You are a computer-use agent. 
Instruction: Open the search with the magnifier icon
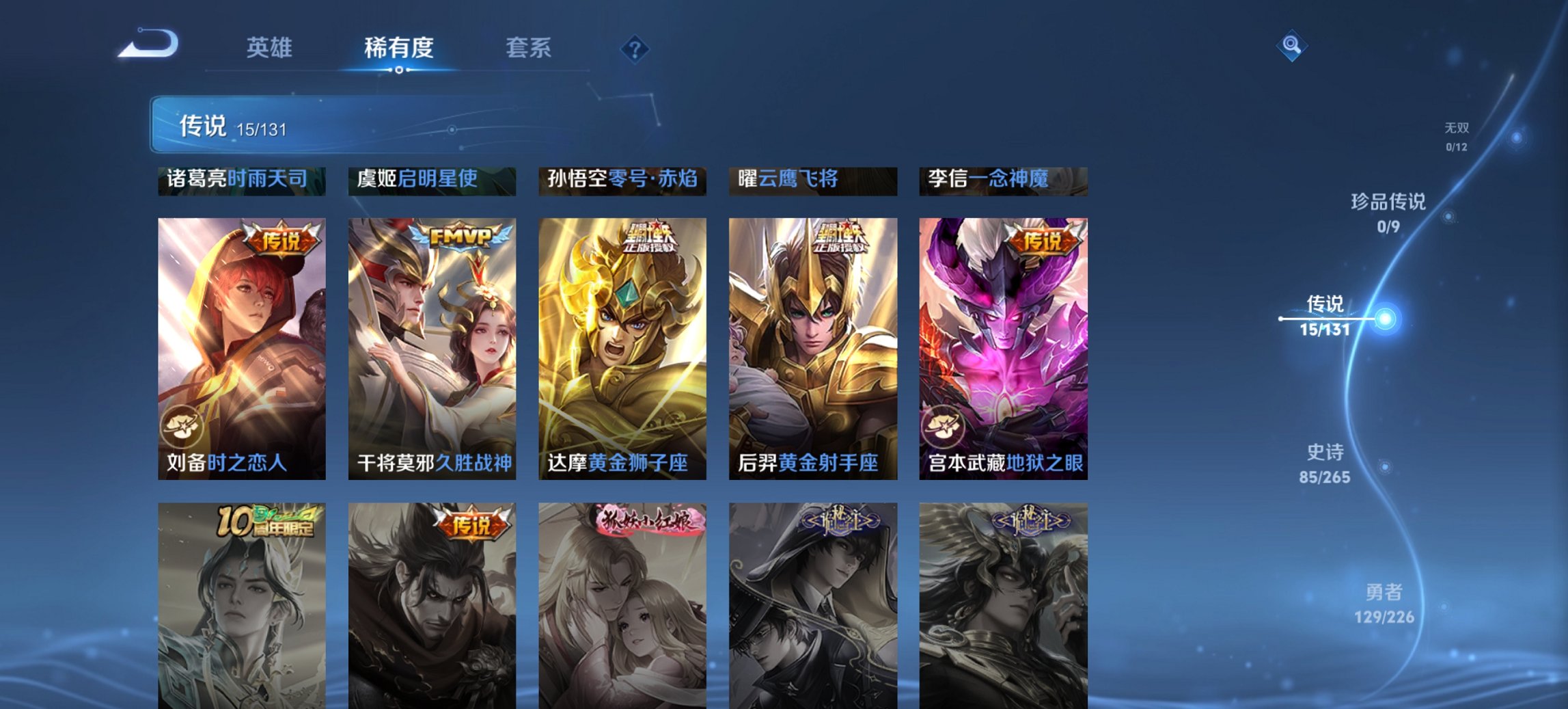tap(1290, 45)
